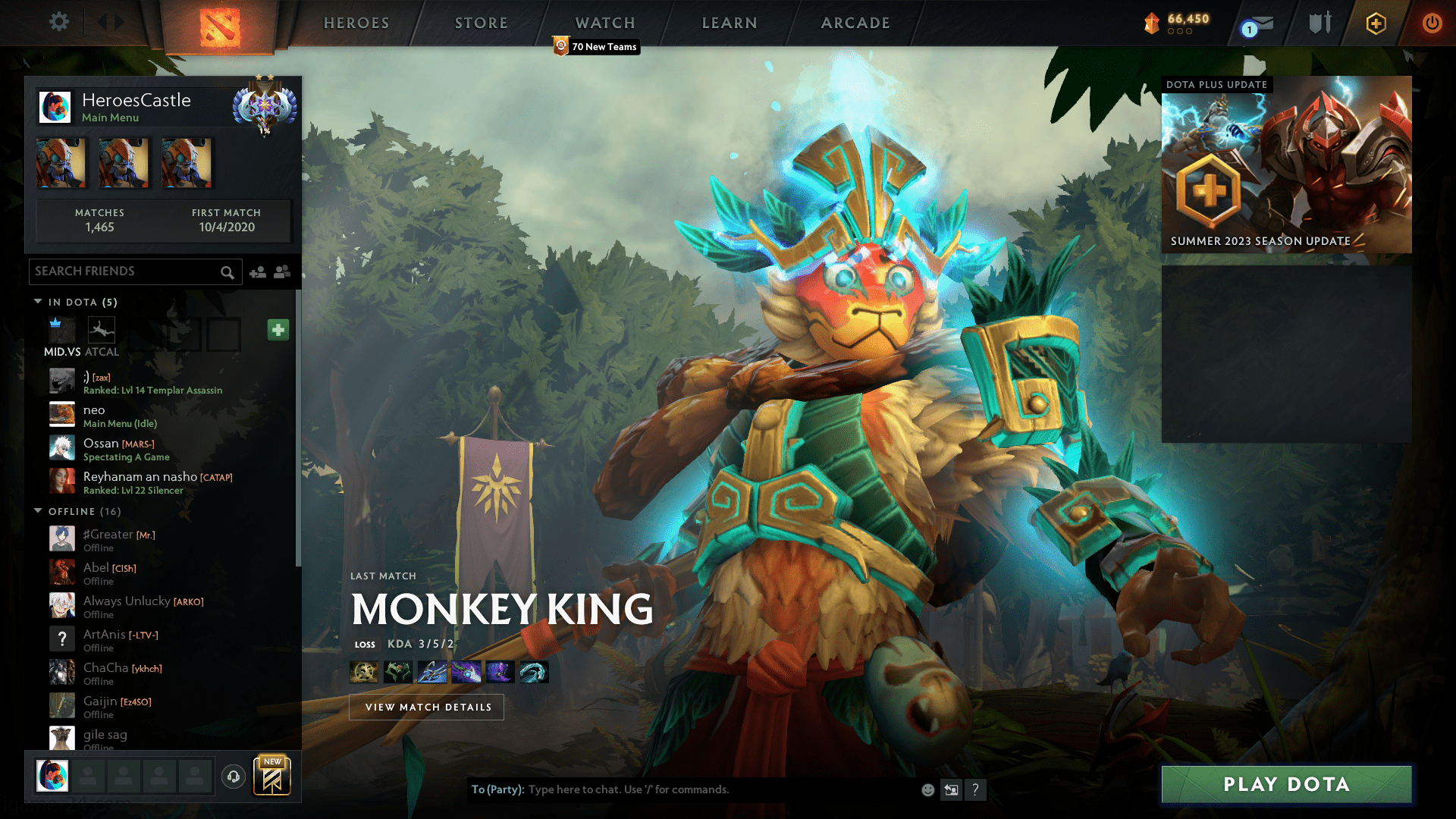
Task: Select friend Ossan in the list
Action: 101,444
